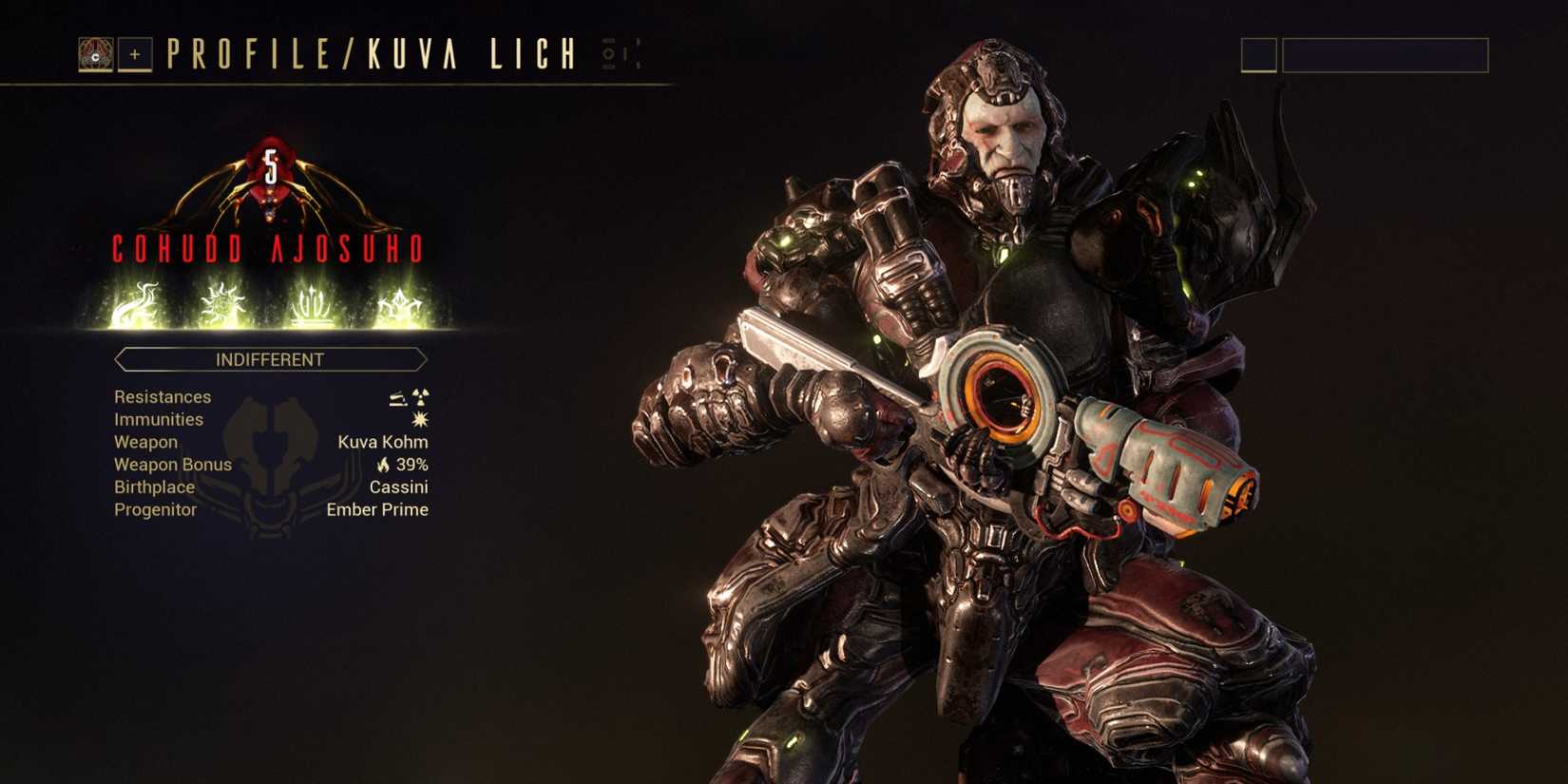Open the Kuva Kohm weapon entry
1568x784 pixels.
click(384, 442)
